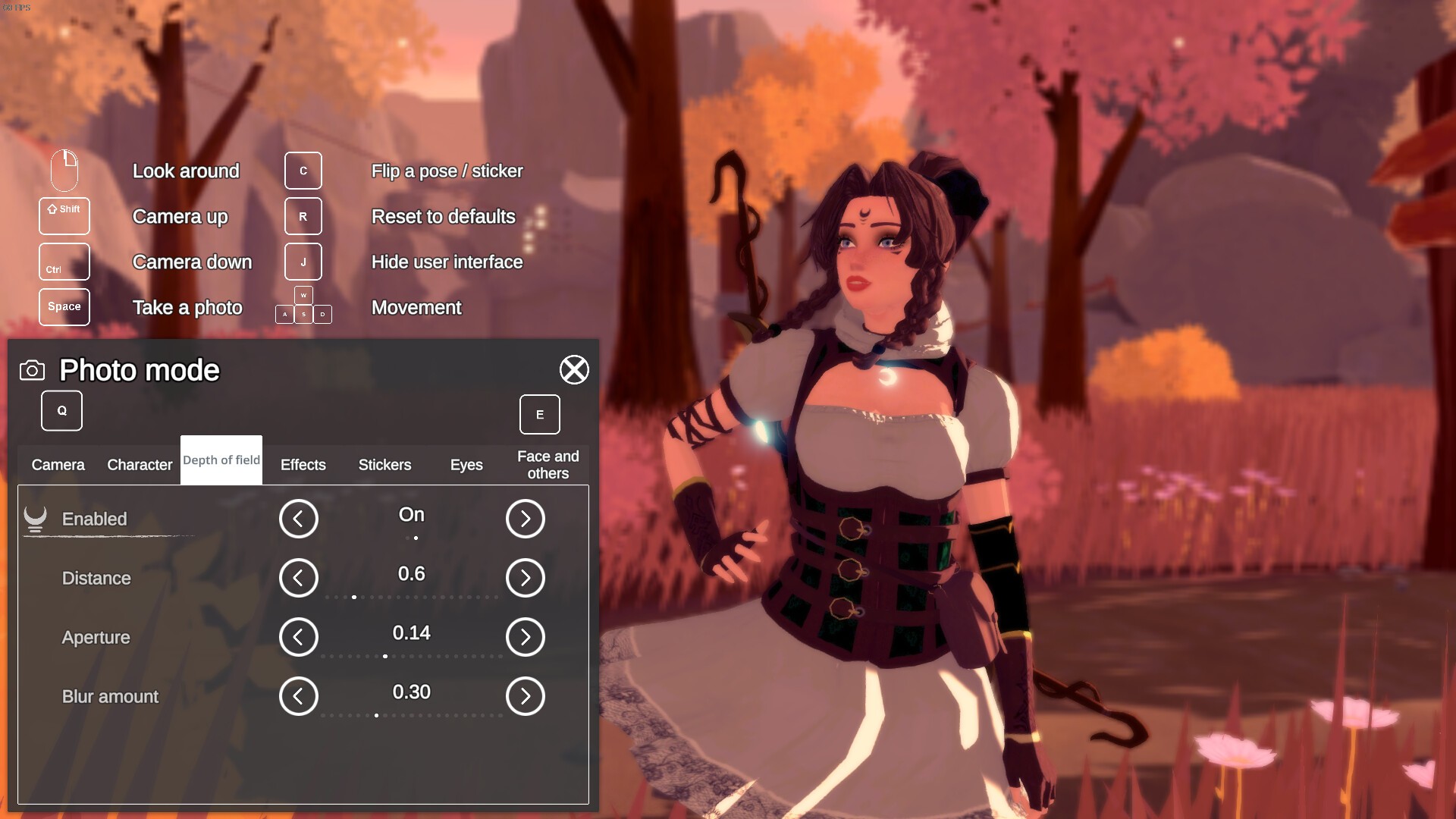Click the Distance slider dot track
Screen dimensions: 1456x819
[412, 598]
